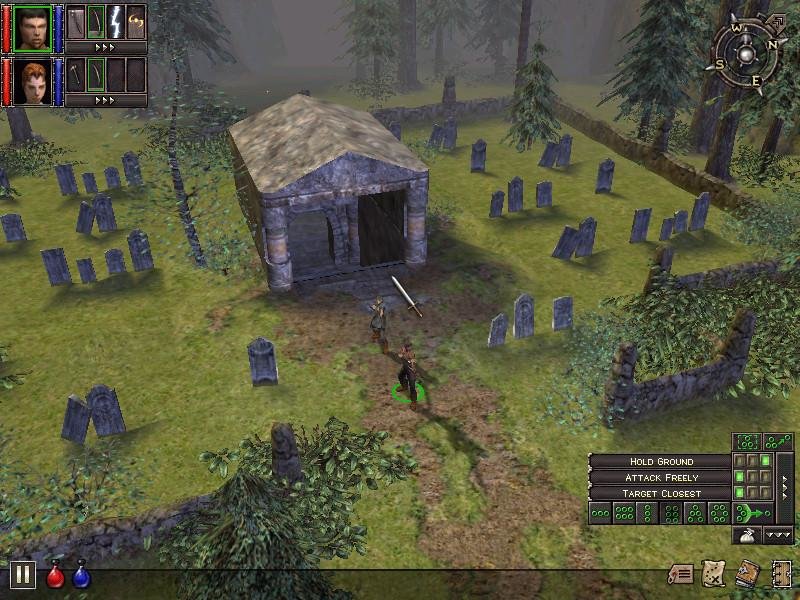800x600 pixels.
Task: Expand the first character's arrow bar
Action: (106, 47)
